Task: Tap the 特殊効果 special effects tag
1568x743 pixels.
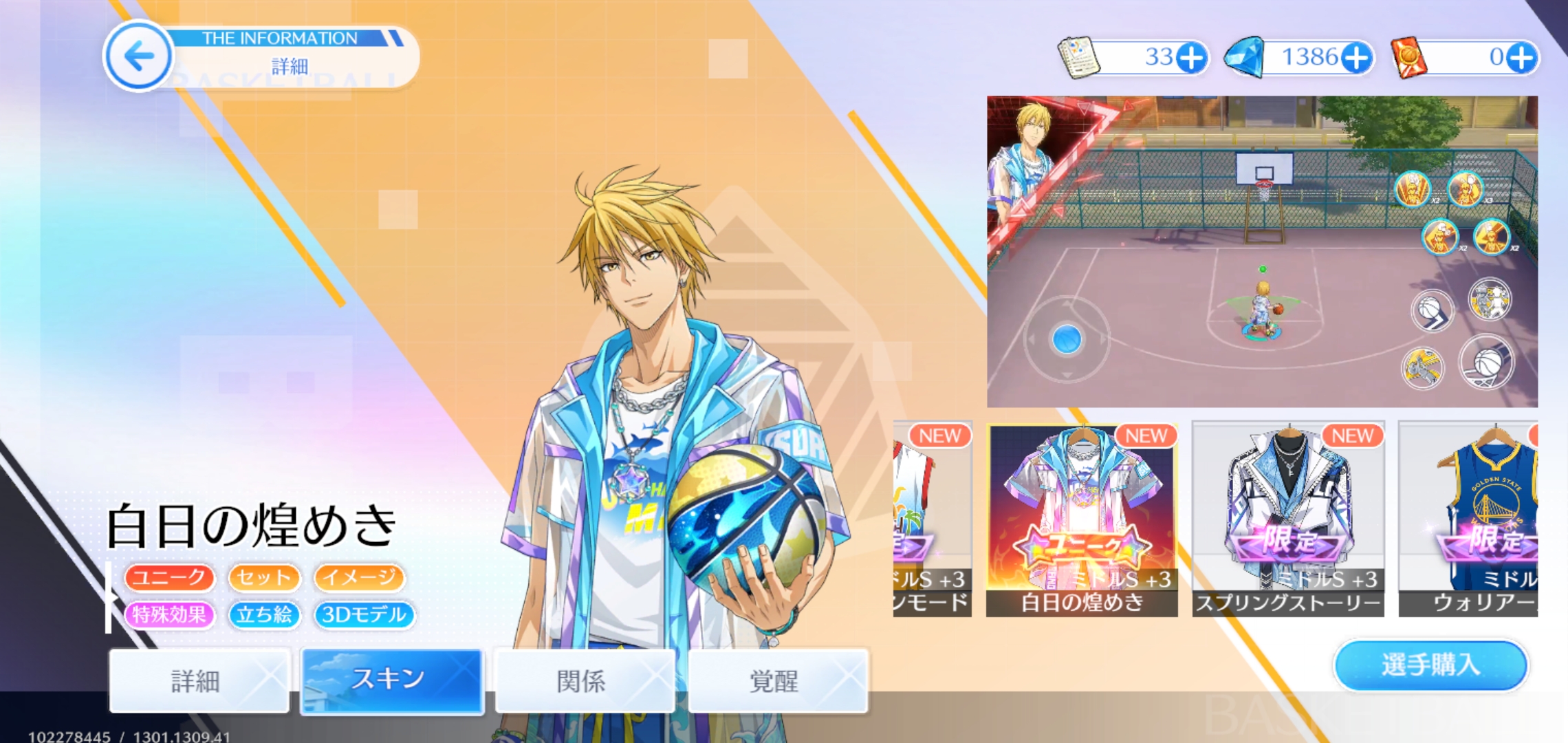Action: click(x=169, y=614)
